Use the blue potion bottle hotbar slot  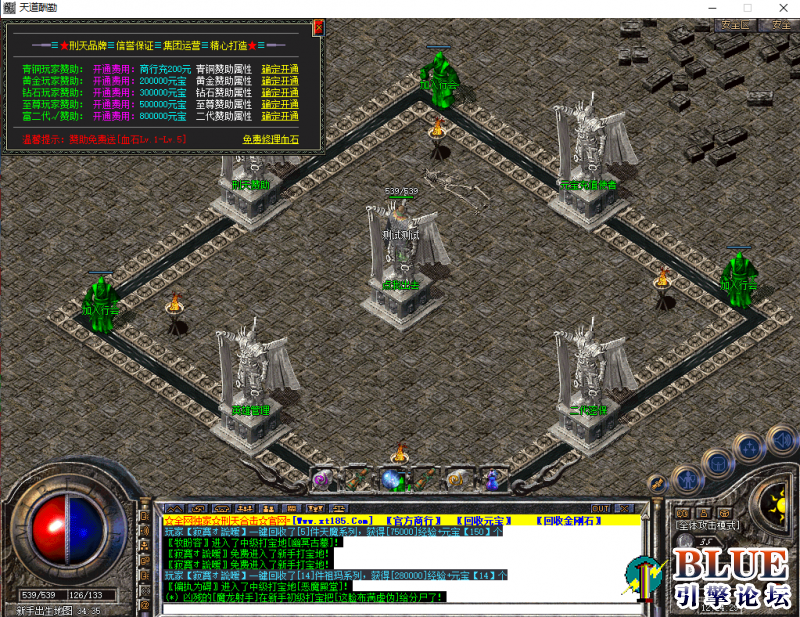tap(491, 480)
